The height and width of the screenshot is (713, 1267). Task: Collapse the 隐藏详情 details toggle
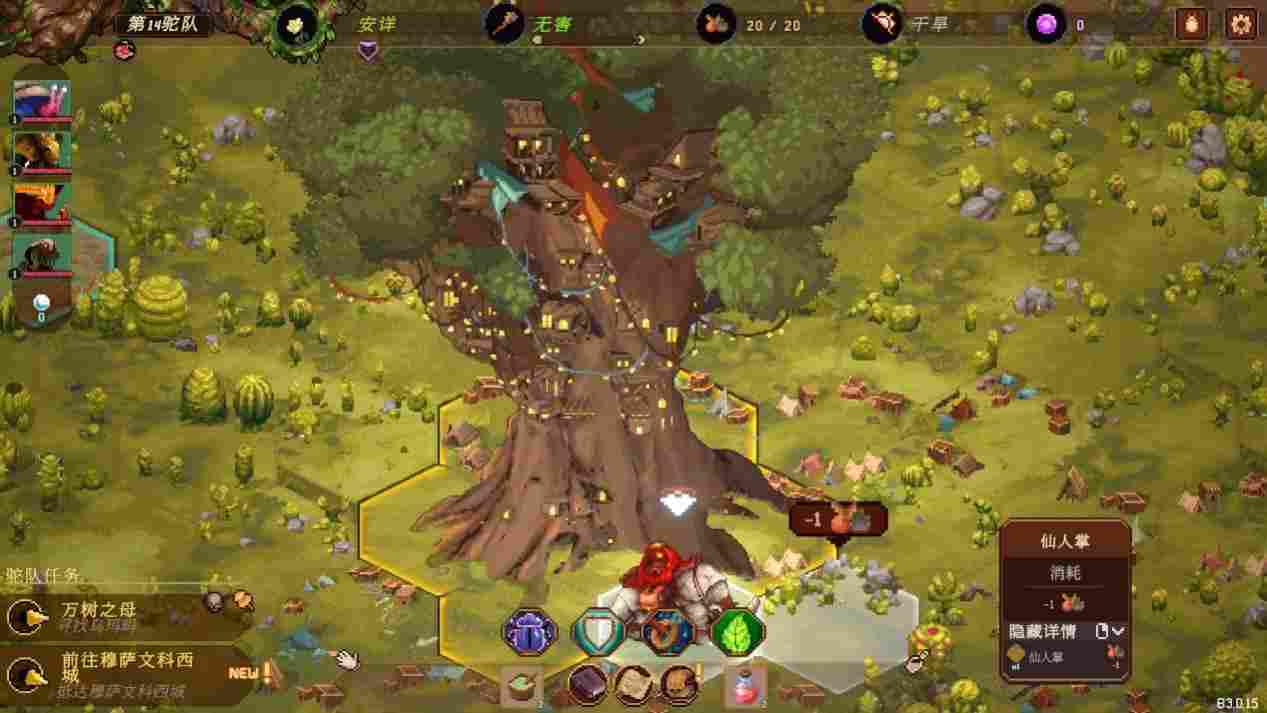click(1117, 631)
